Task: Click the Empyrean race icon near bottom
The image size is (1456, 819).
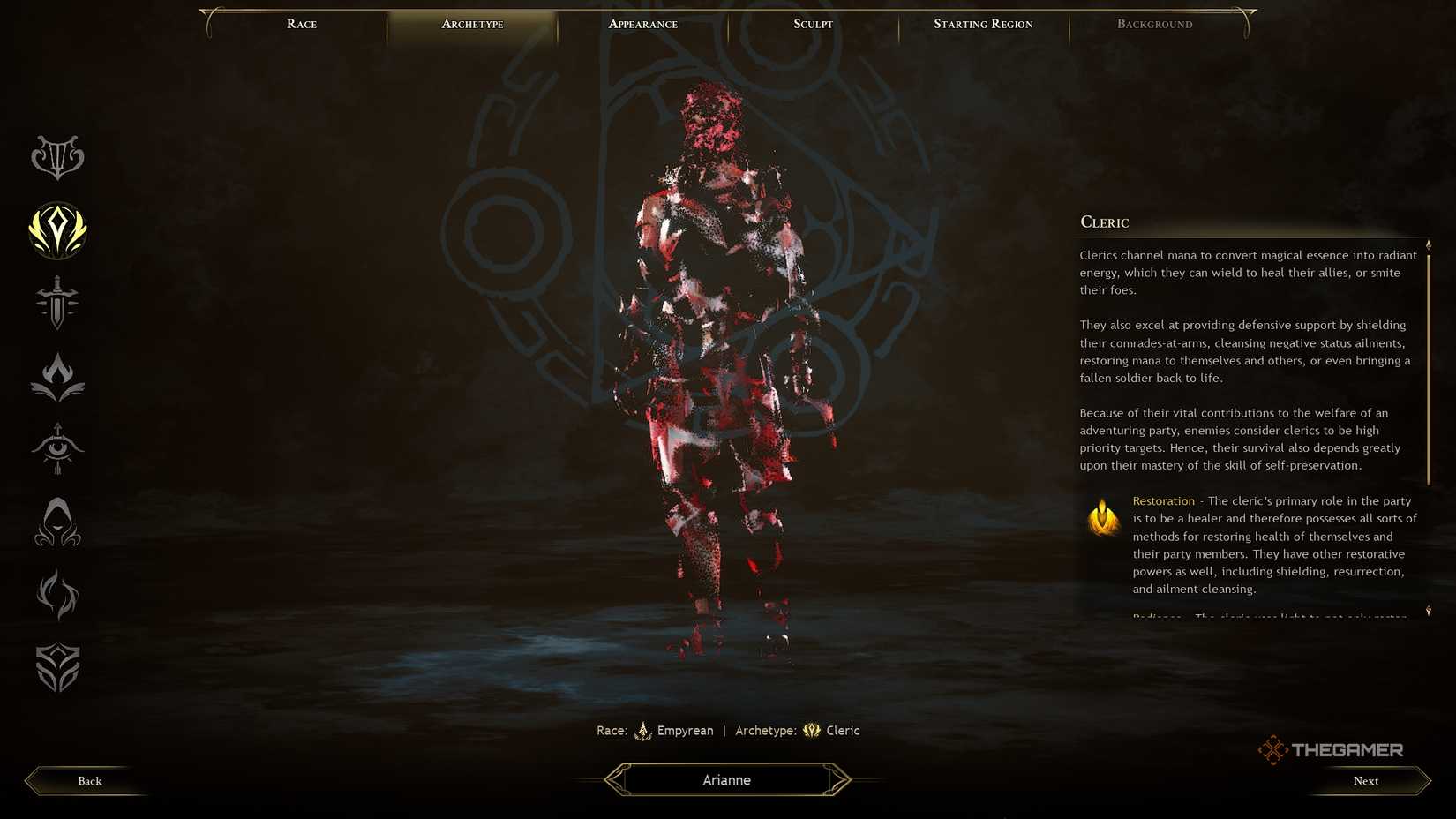Action: click(643, 731)
